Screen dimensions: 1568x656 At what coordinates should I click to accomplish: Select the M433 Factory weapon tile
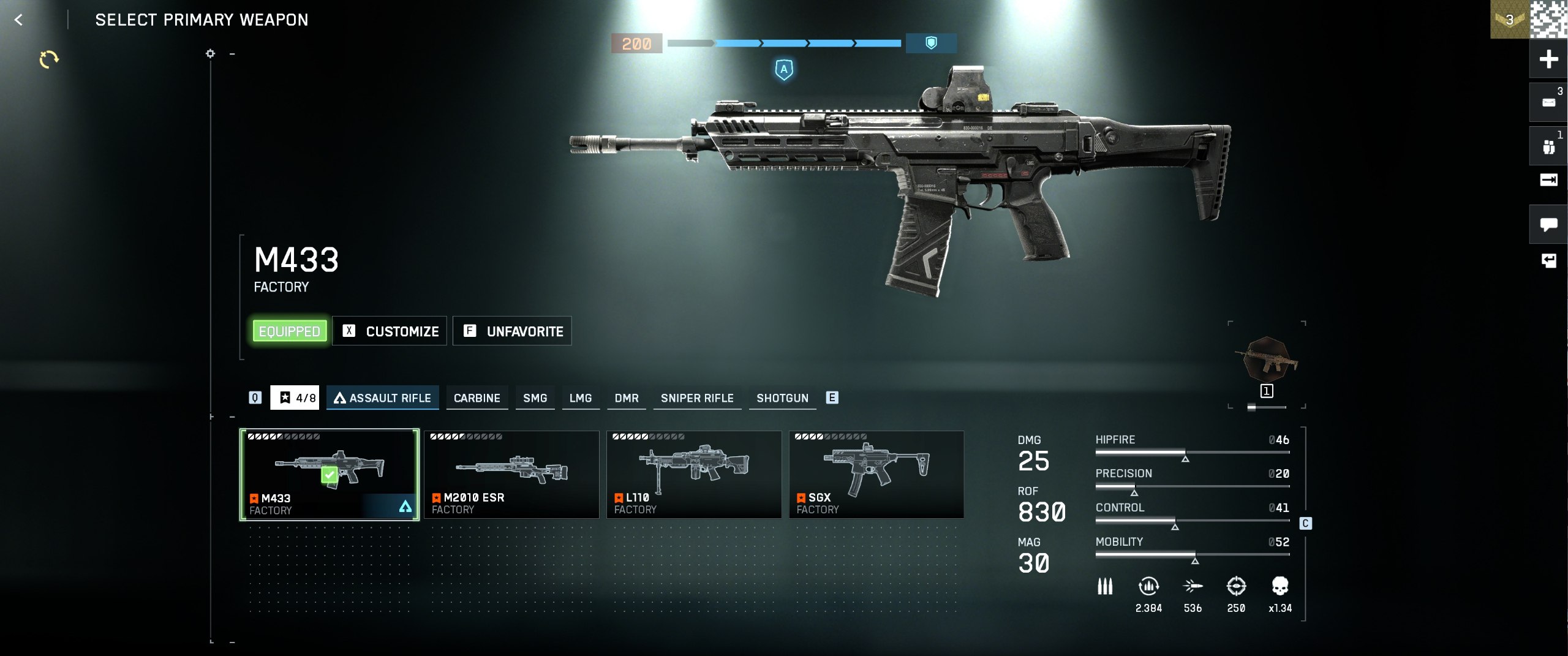pyautogui.click(x=330, y=475)
